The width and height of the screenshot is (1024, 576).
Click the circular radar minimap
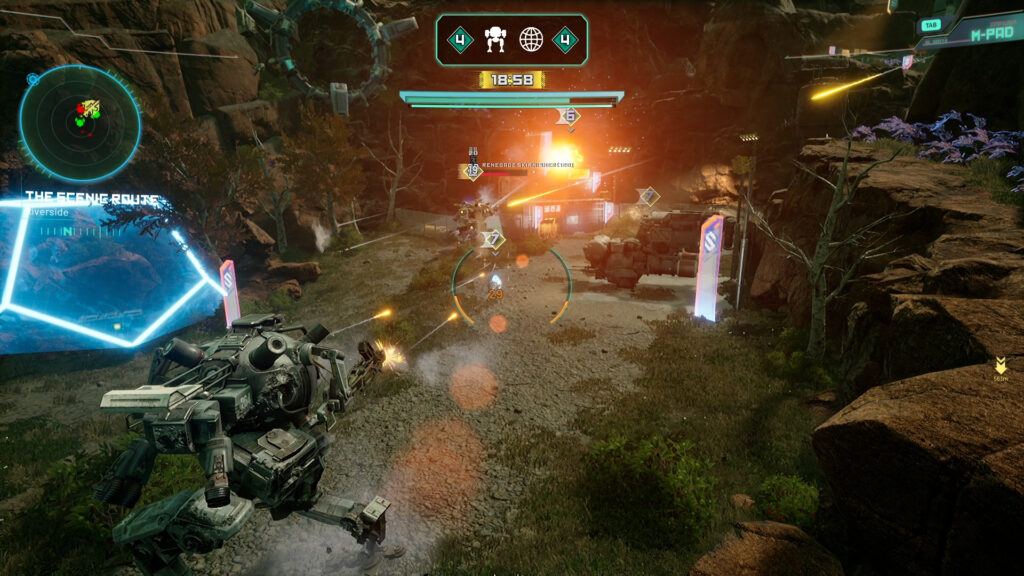[80, 122]
